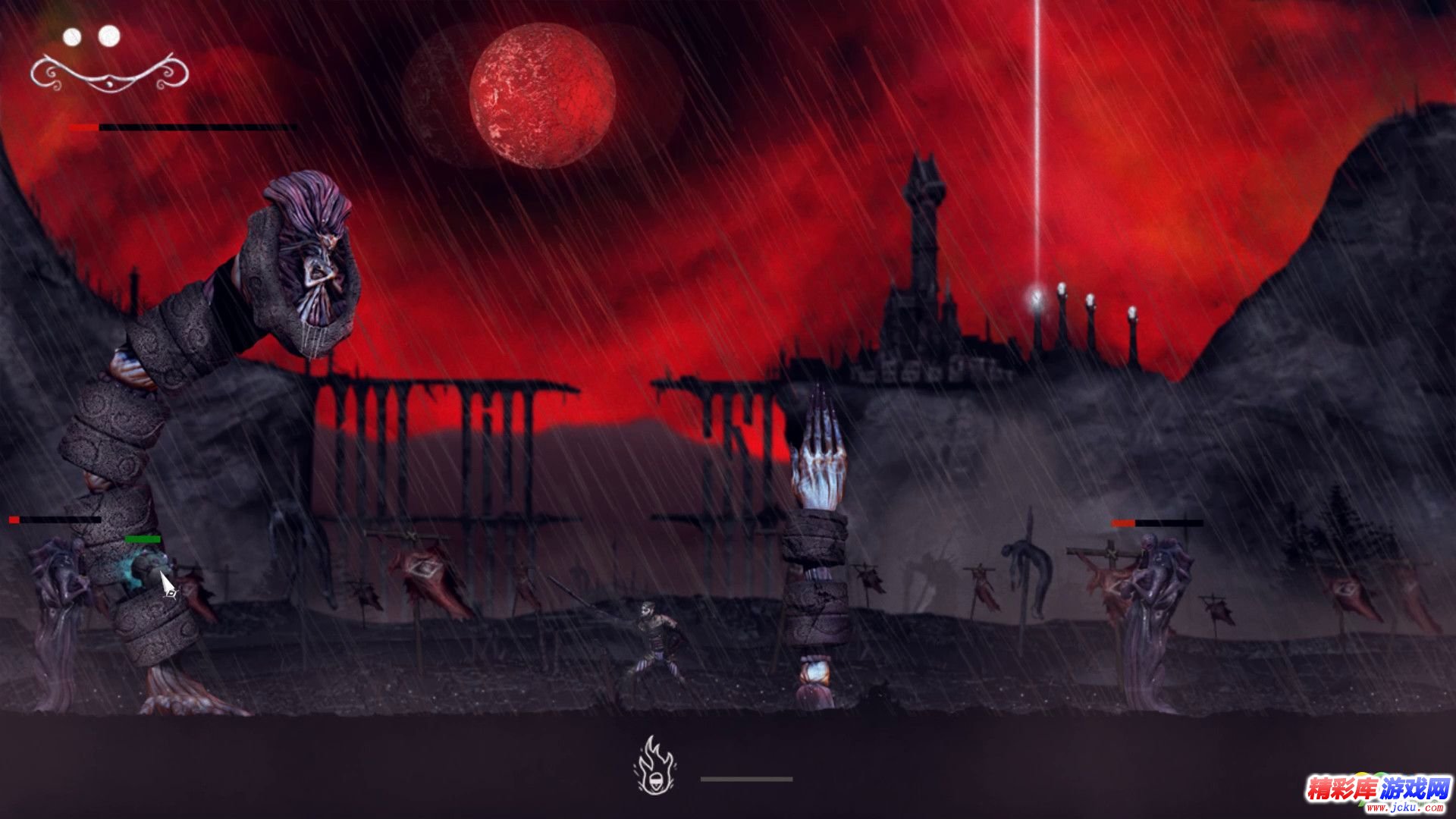Click the flaming mask ability icon
Screen dimensions: 1456x819
point(655,767)
